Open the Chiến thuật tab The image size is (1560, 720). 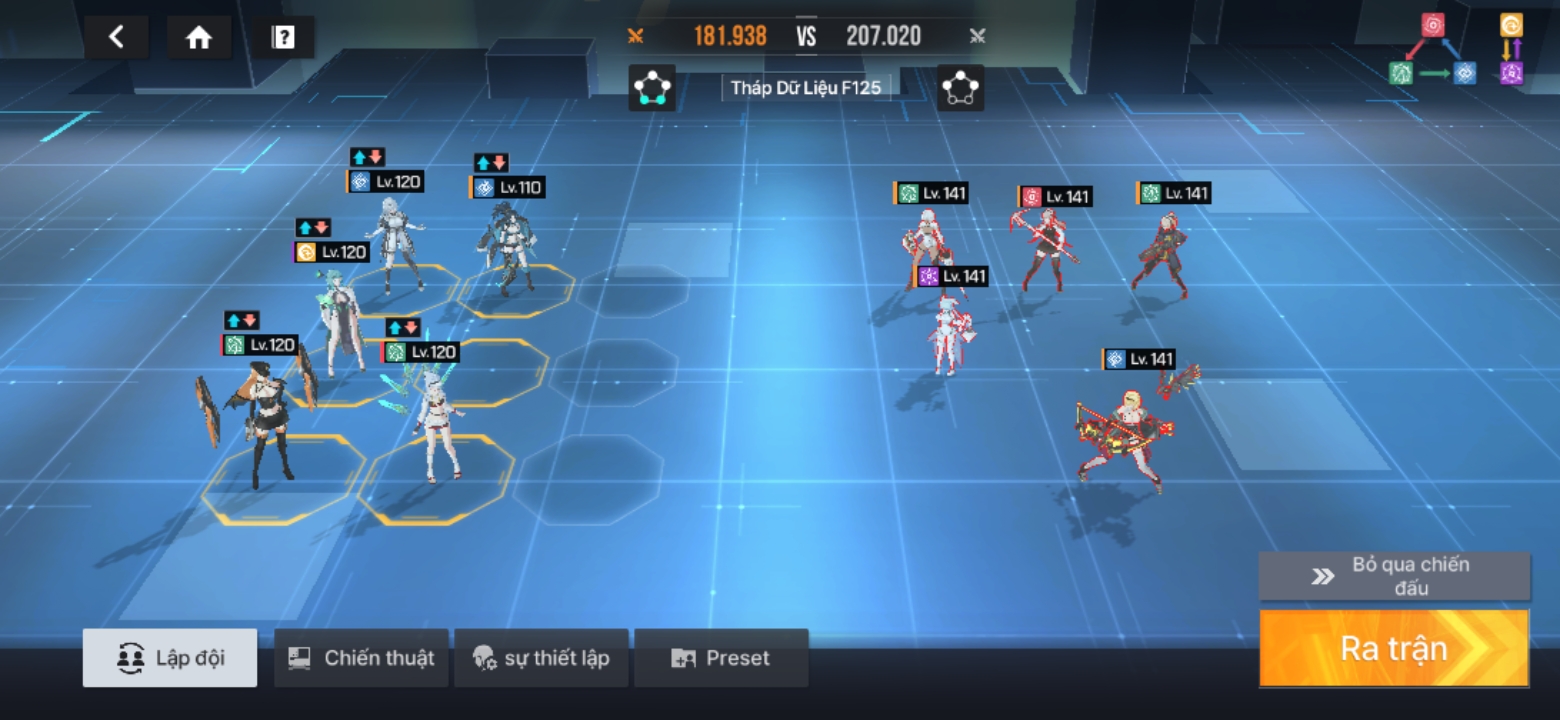coord(361,658)
